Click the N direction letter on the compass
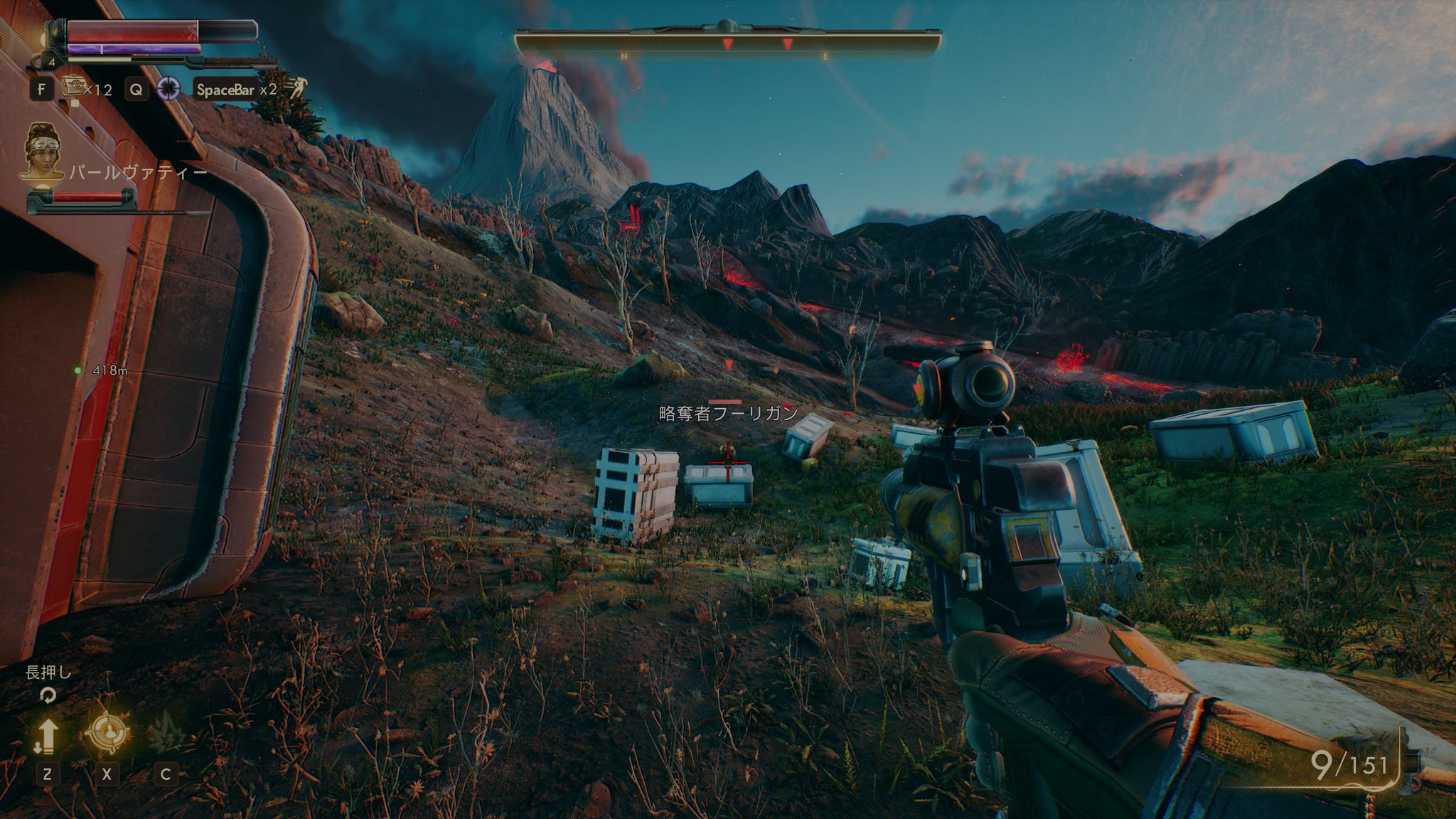Image resolution: width=1456 pixels, height=819 pixels. click(624, 55)
